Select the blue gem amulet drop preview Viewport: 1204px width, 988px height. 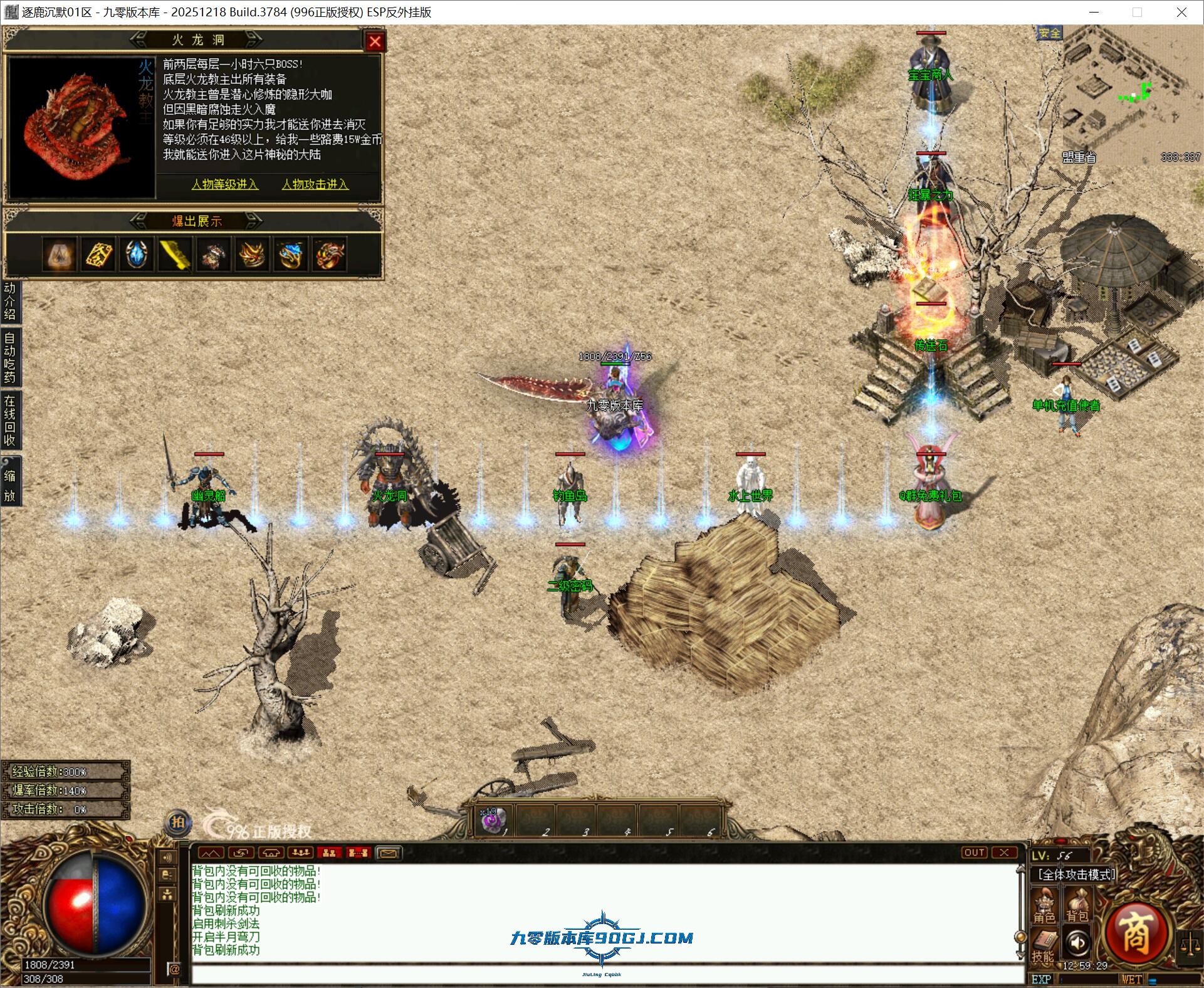pyautogui.click(x=137, y=255)
